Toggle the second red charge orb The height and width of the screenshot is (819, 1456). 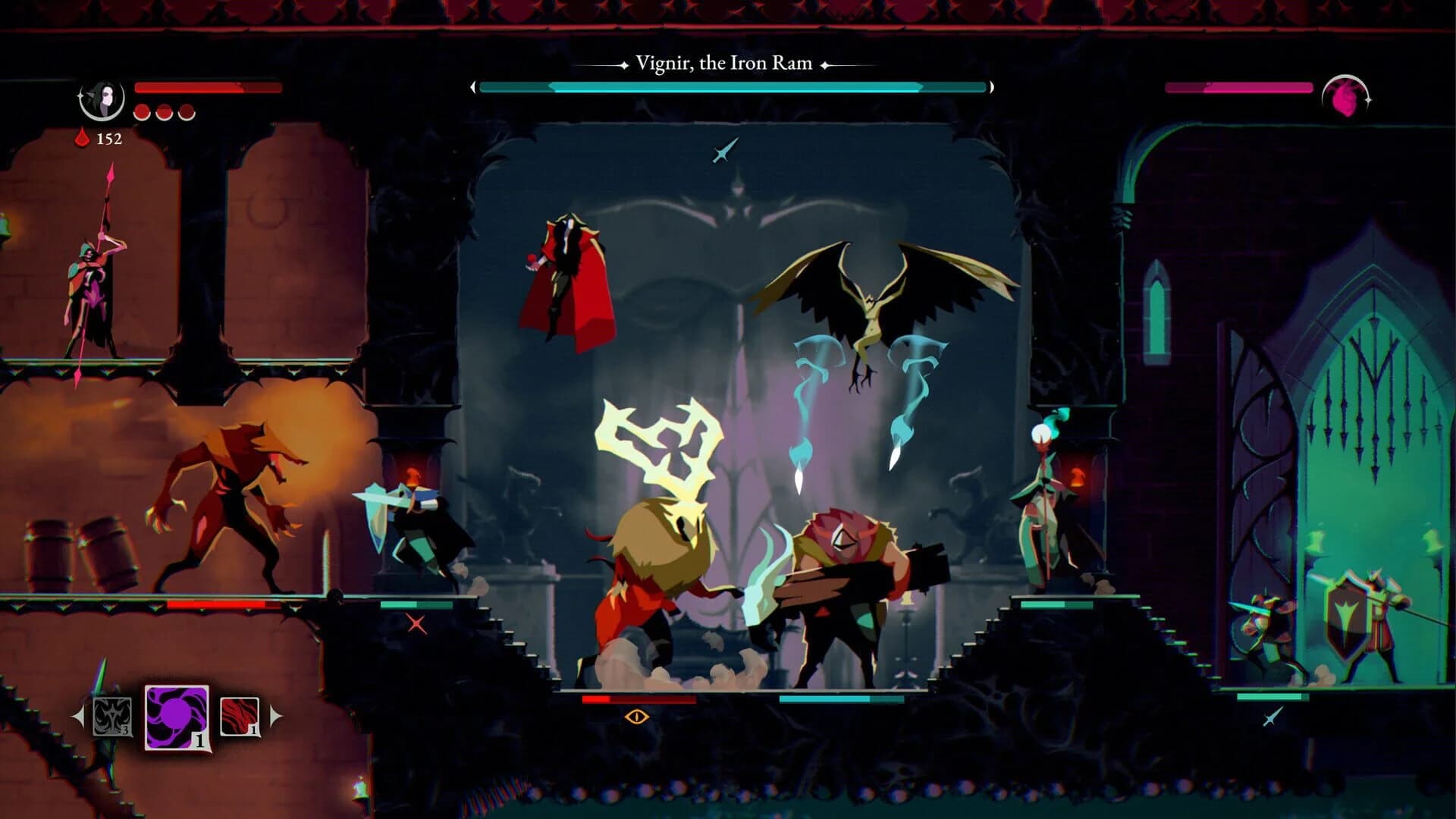coord(165,114)
